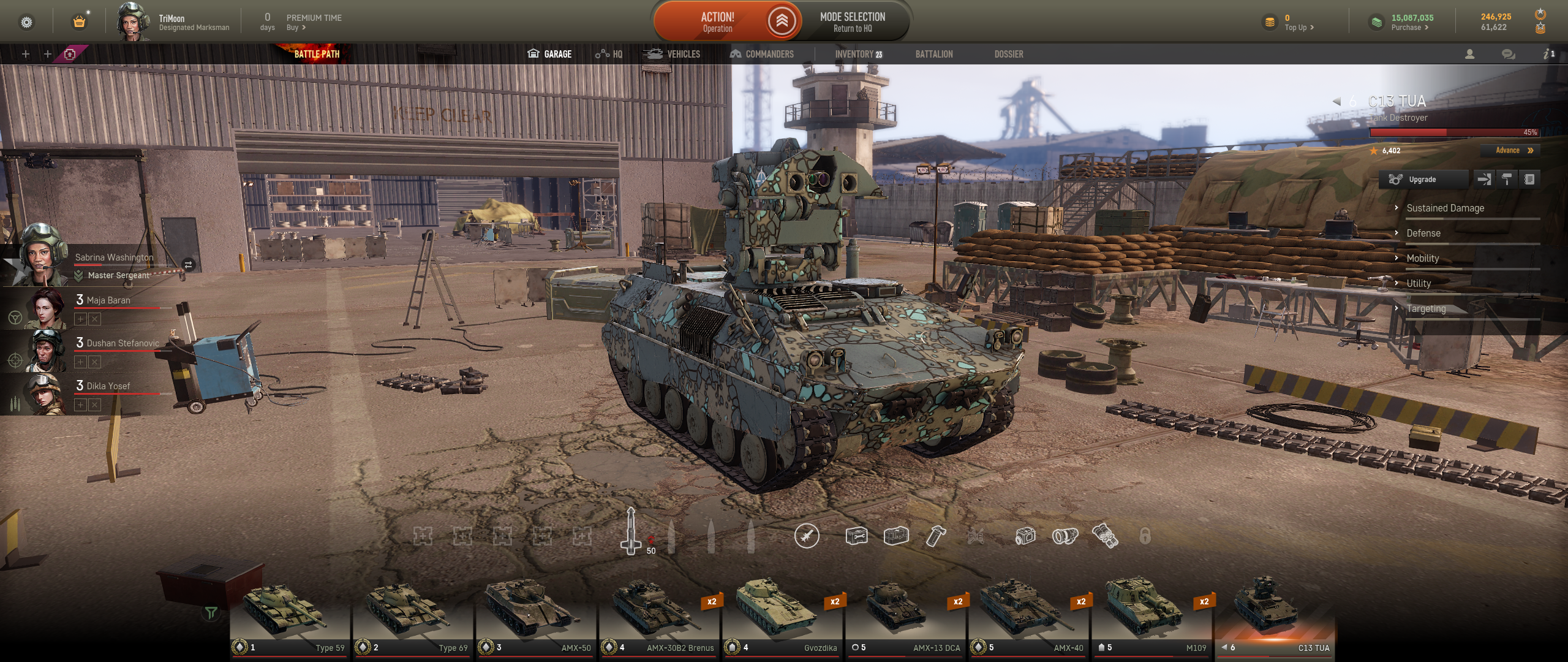Expand the Mobility stats section

point(1422,258)
